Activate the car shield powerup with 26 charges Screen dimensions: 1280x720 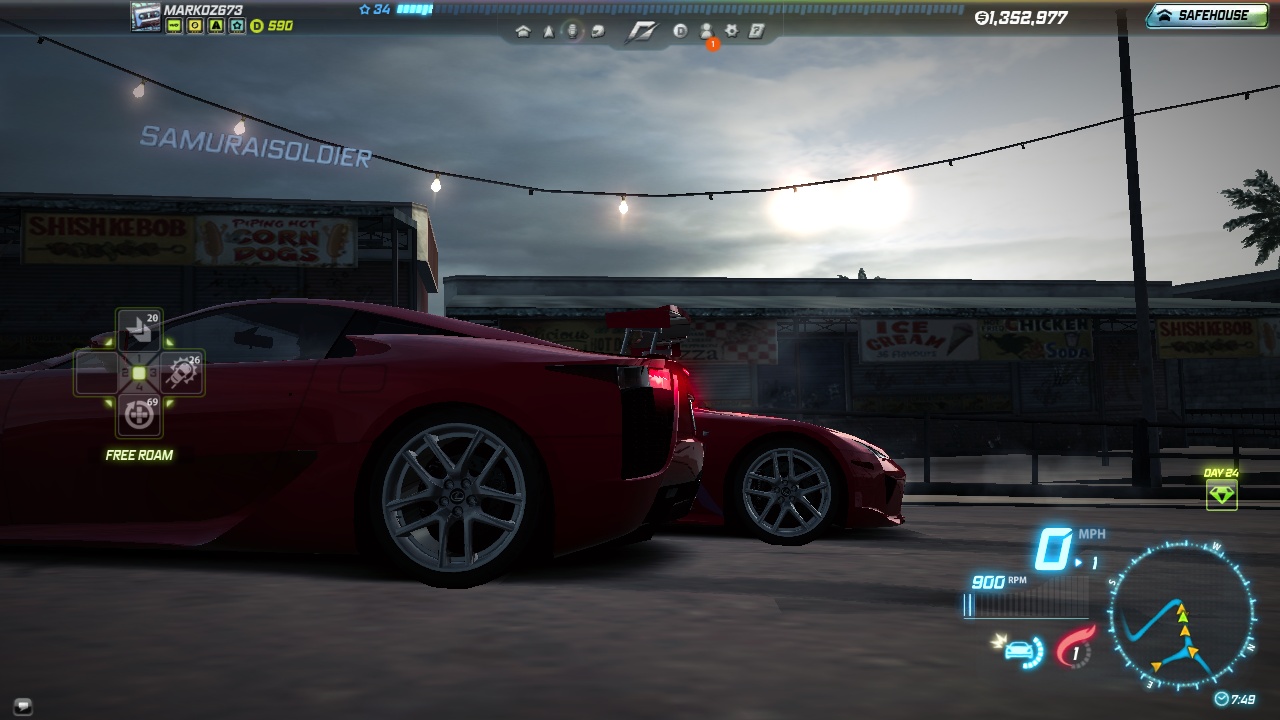tap(183, 373)
